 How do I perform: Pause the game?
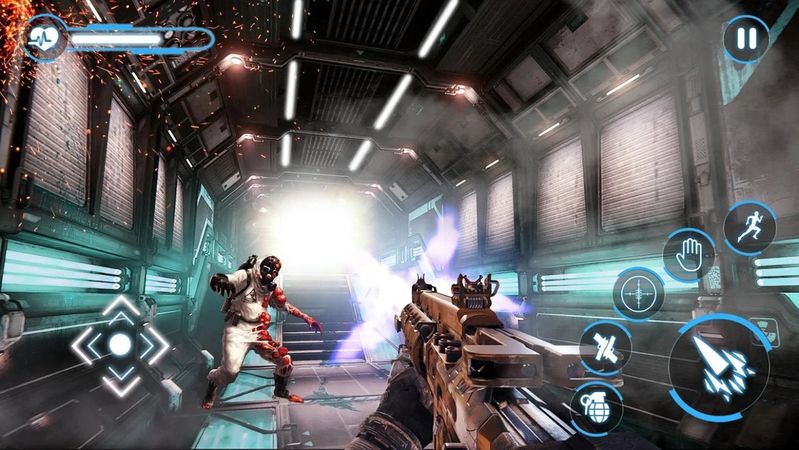click(745, 40)
